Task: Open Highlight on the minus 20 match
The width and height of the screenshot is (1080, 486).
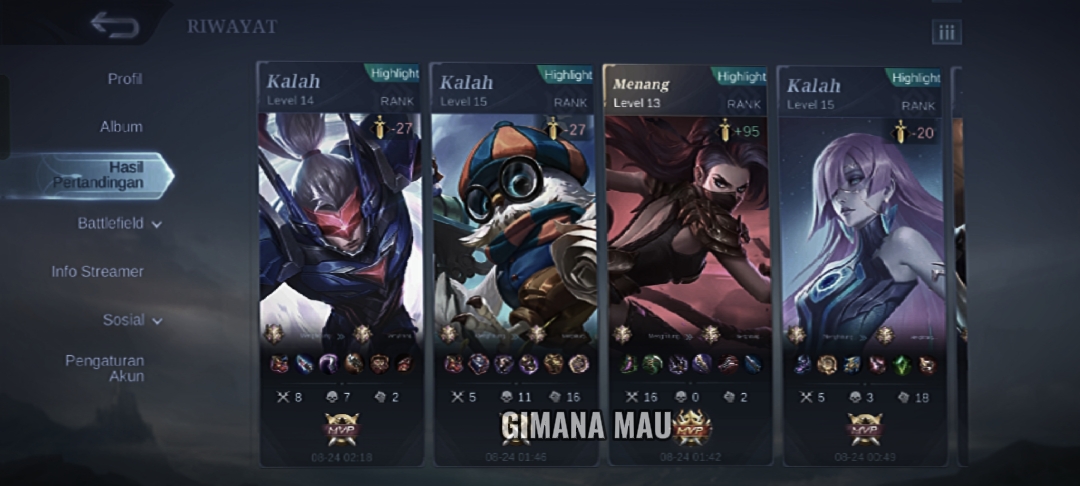Action: point(915,78)
